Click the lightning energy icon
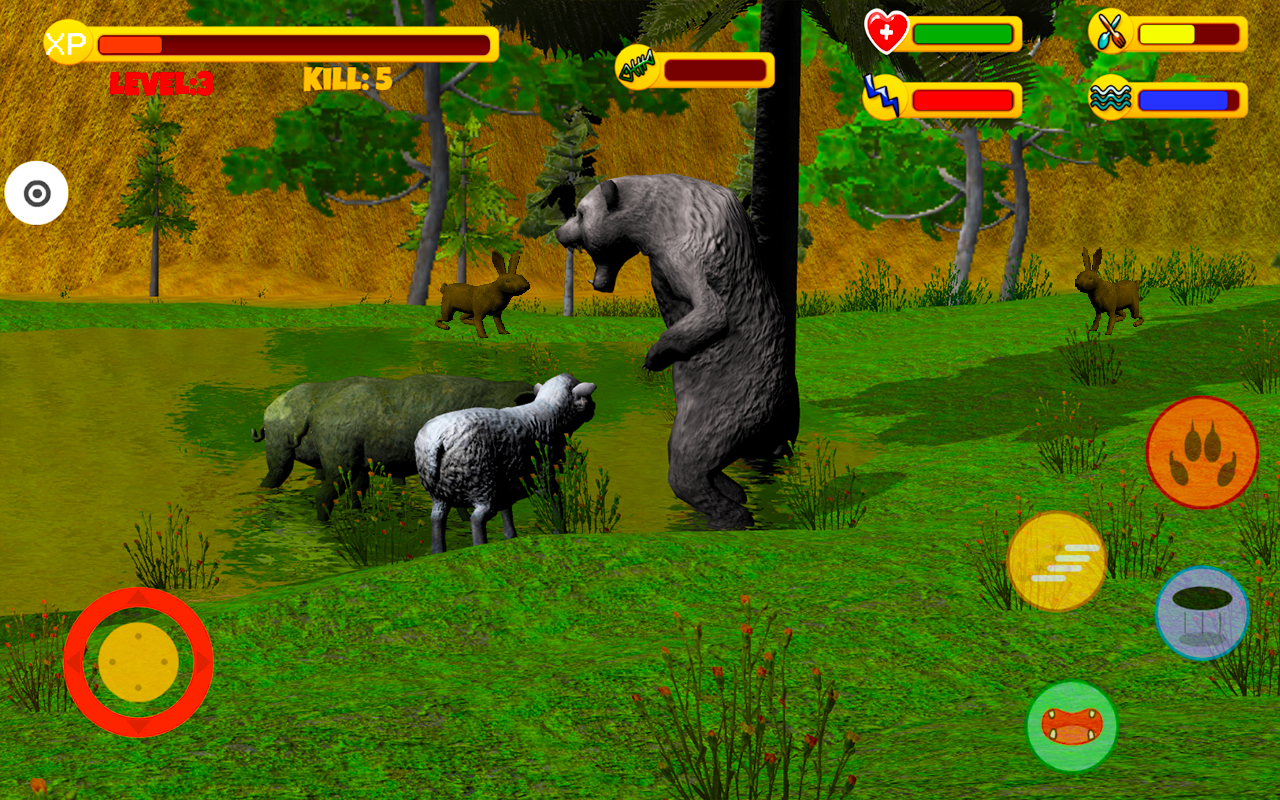The height and width of the screenshot is (800, 1280). point(884,96)
